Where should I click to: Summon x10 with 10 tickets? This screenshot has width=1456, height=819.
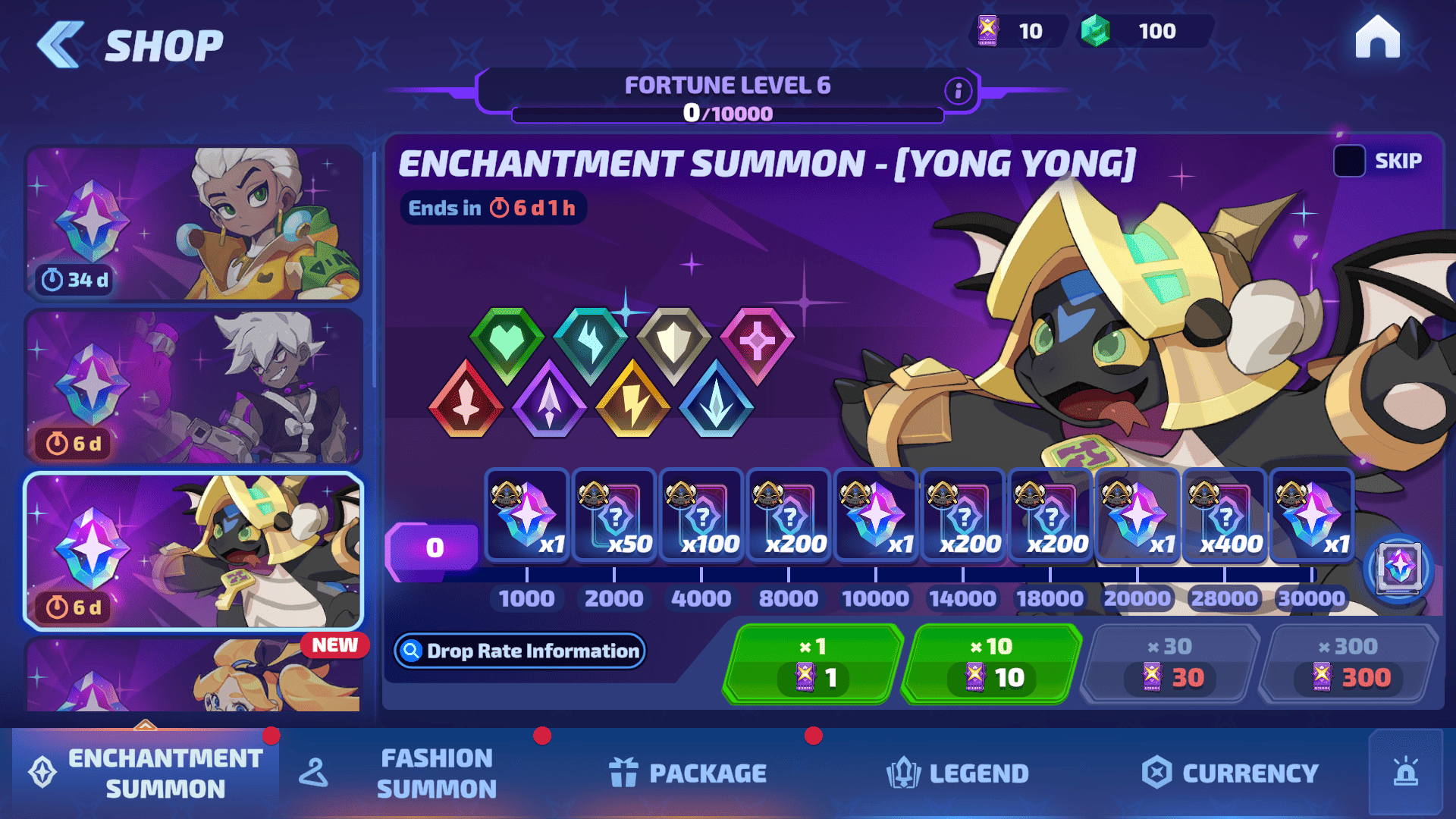point(992,664)
